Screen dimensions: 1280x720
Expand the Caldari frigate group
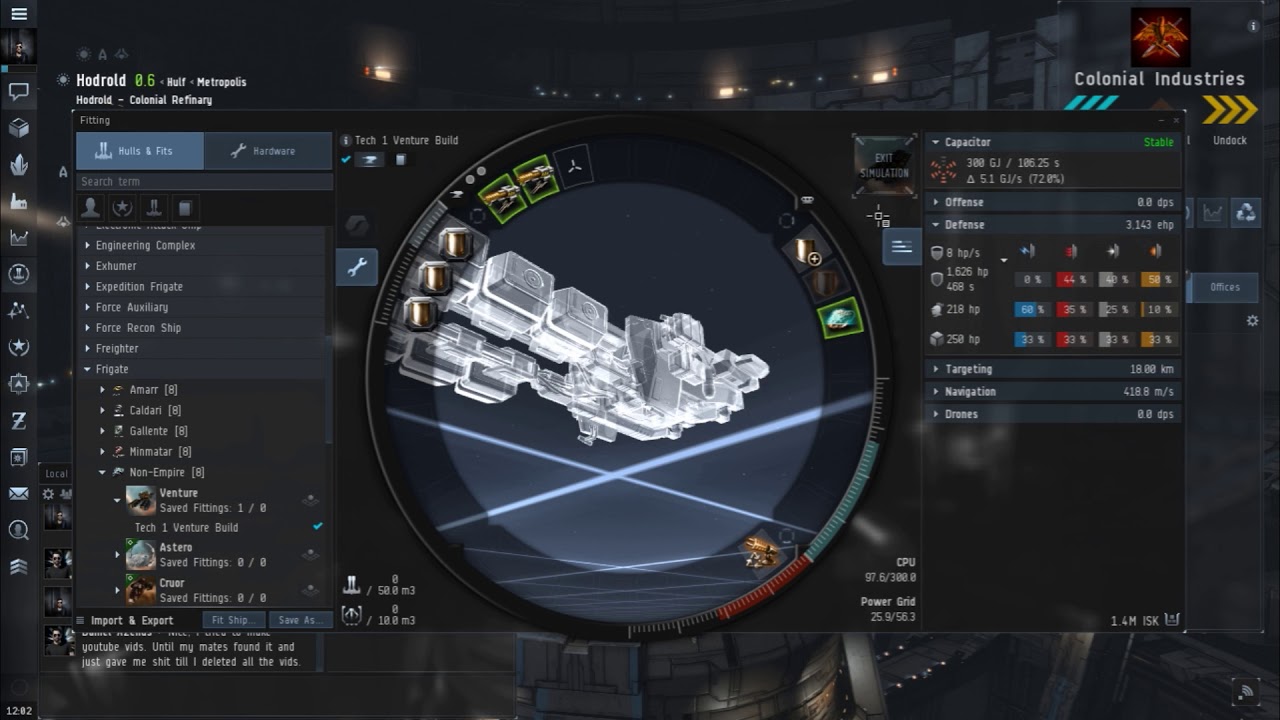(102, 411)
